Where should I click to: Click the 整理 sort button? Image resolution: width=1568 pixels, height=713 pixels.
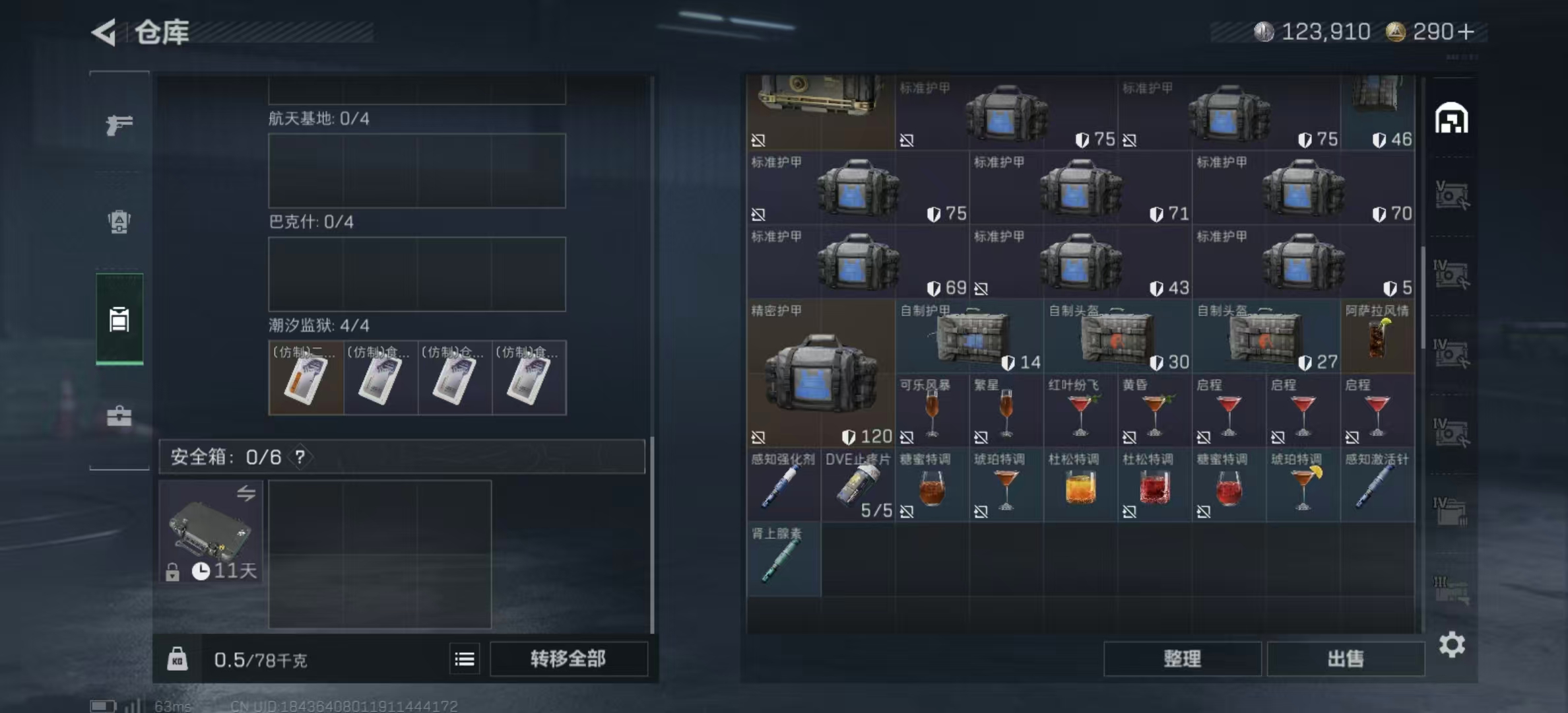click(1183, 659)
